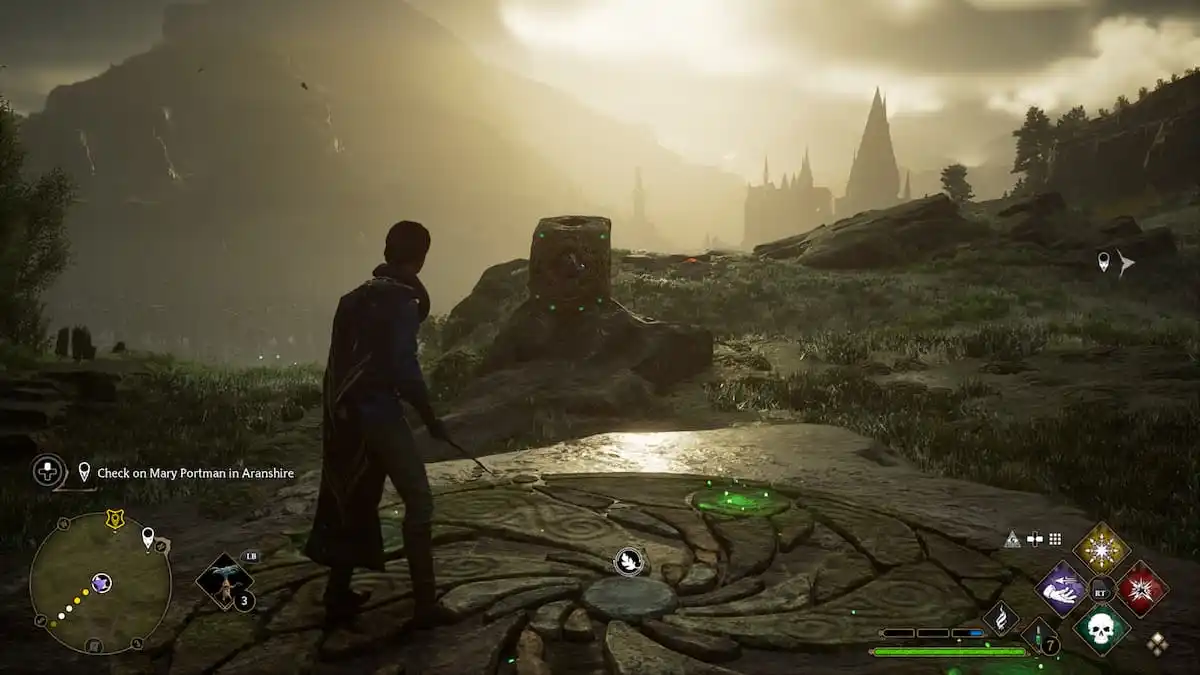Click the white flame ancient magic icon
The width and height of the screenshot is (1200, 675).
click(1001, 618)
